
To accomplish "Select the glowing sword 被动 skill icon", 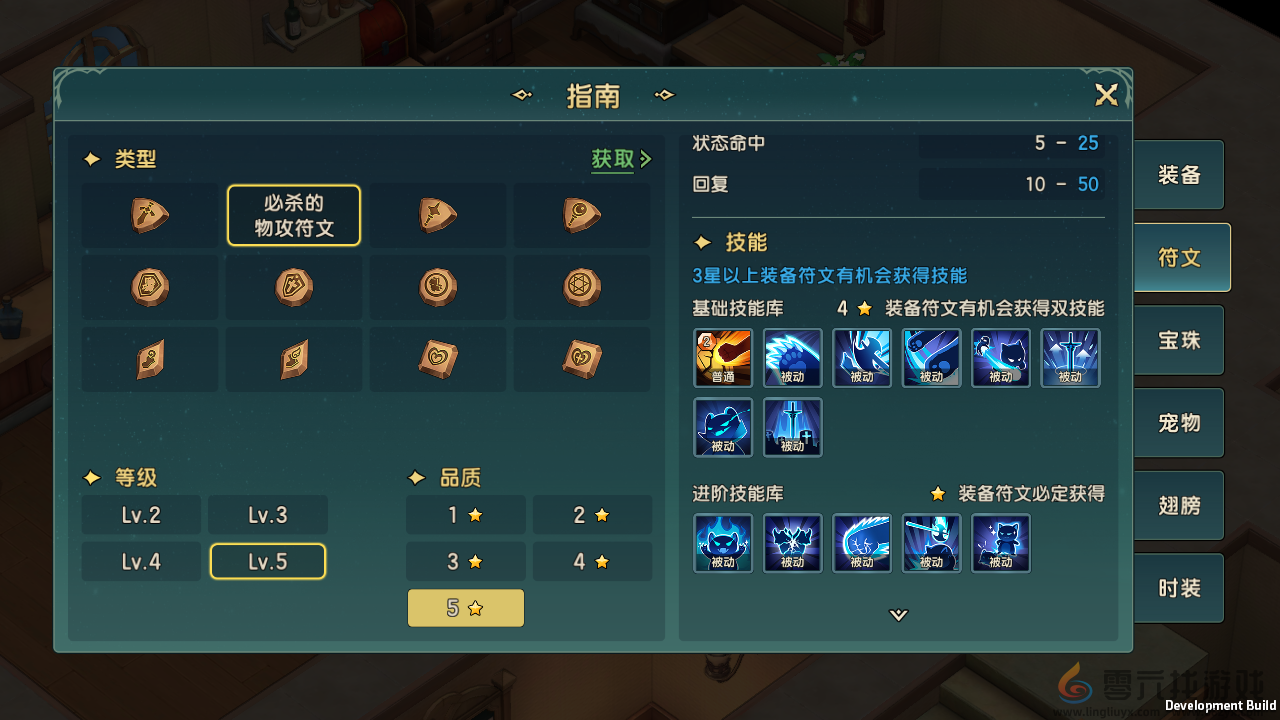I will pos(1071,358).
